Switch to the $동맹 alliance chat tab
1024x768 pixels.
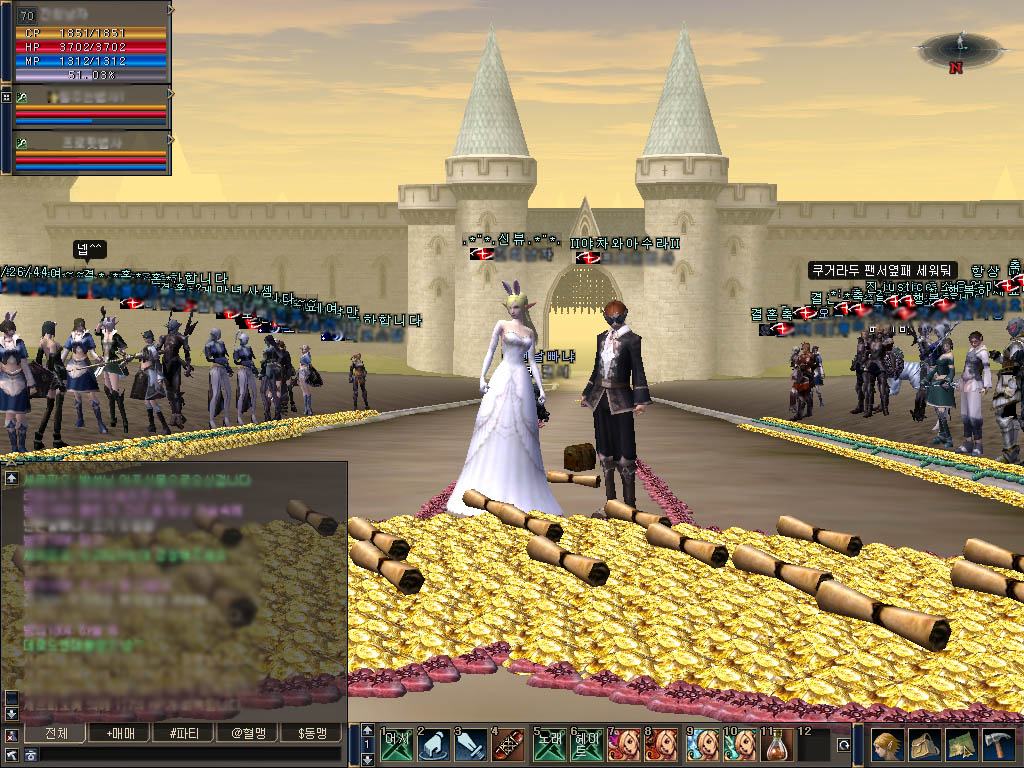pos(312,733)
